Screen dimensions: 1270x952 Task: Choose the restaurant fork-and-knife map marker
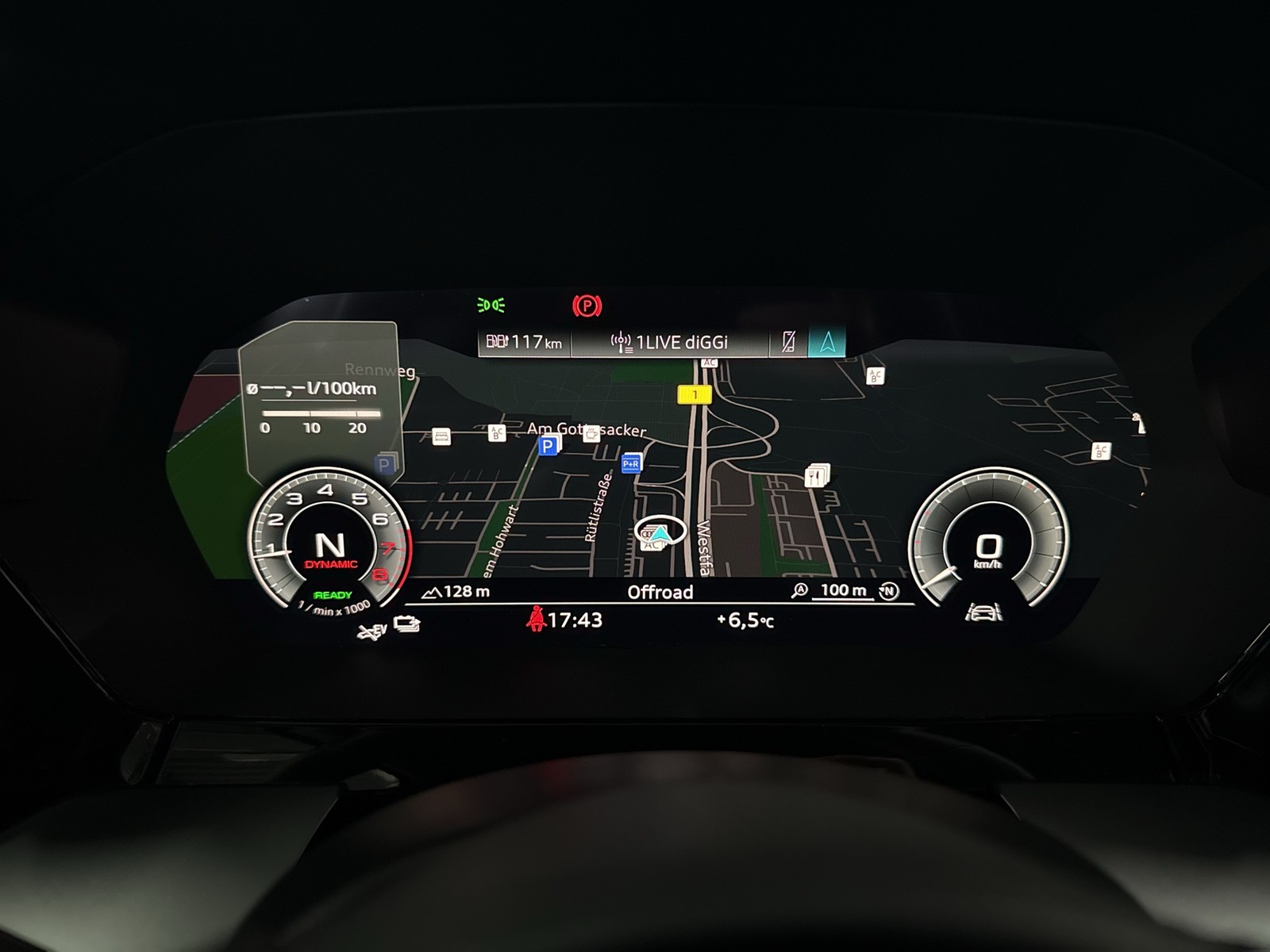click(816, 476)
